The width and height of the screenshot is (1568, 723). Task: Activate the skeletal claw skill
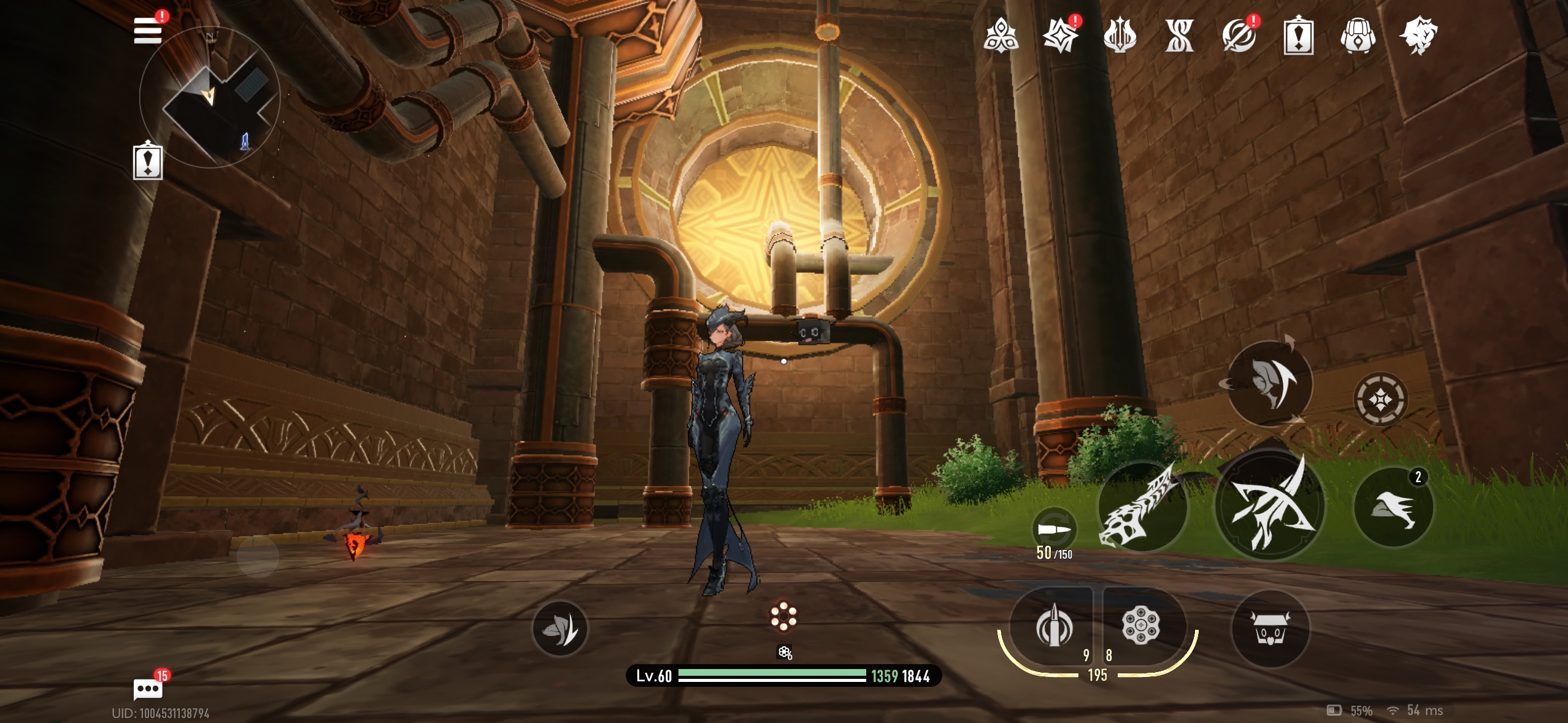(x=1142, y=507)
